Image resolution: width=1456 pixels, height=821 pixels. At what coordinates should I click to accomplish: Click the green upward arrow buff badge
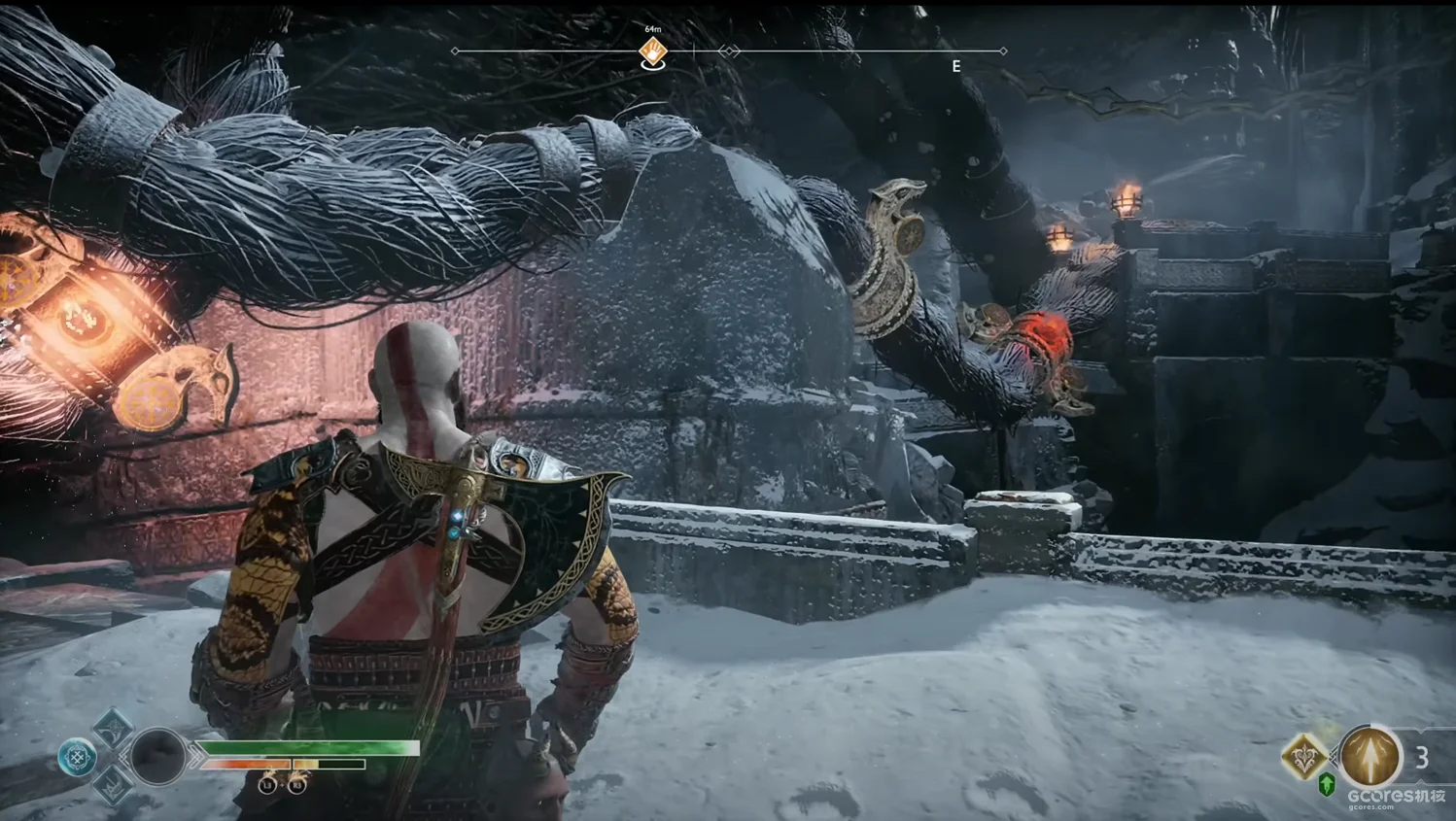coord(1326,783)
